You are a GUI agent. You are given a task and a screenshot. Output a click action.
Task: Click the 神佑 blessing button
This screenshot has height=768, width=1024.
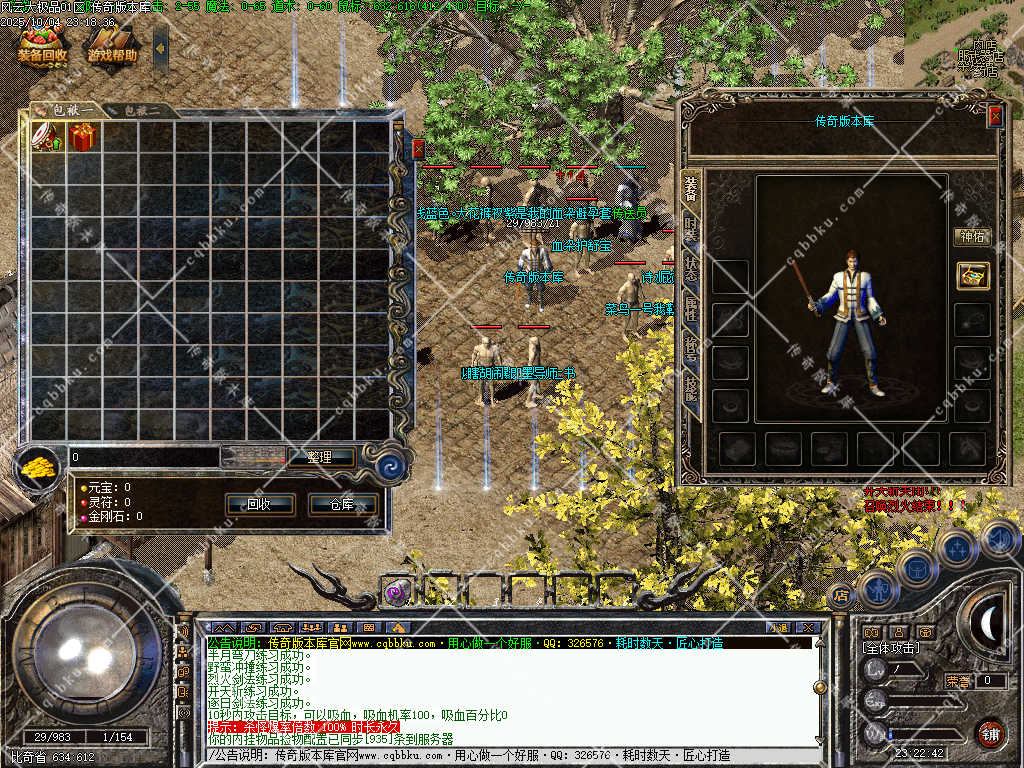pyautogui.click(x=972, y=237)
